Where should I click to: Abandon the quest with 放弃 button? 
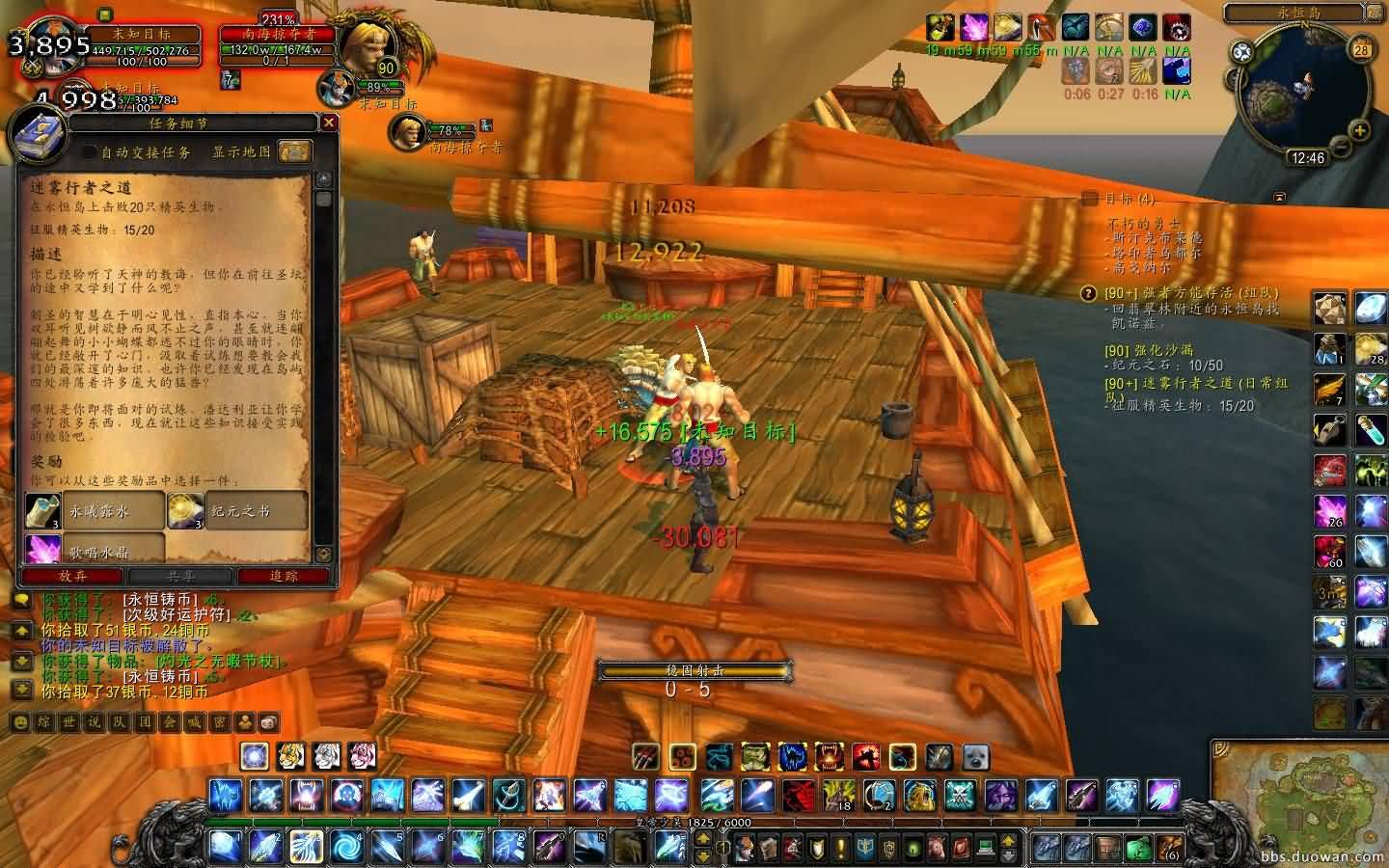pos(72,576)
